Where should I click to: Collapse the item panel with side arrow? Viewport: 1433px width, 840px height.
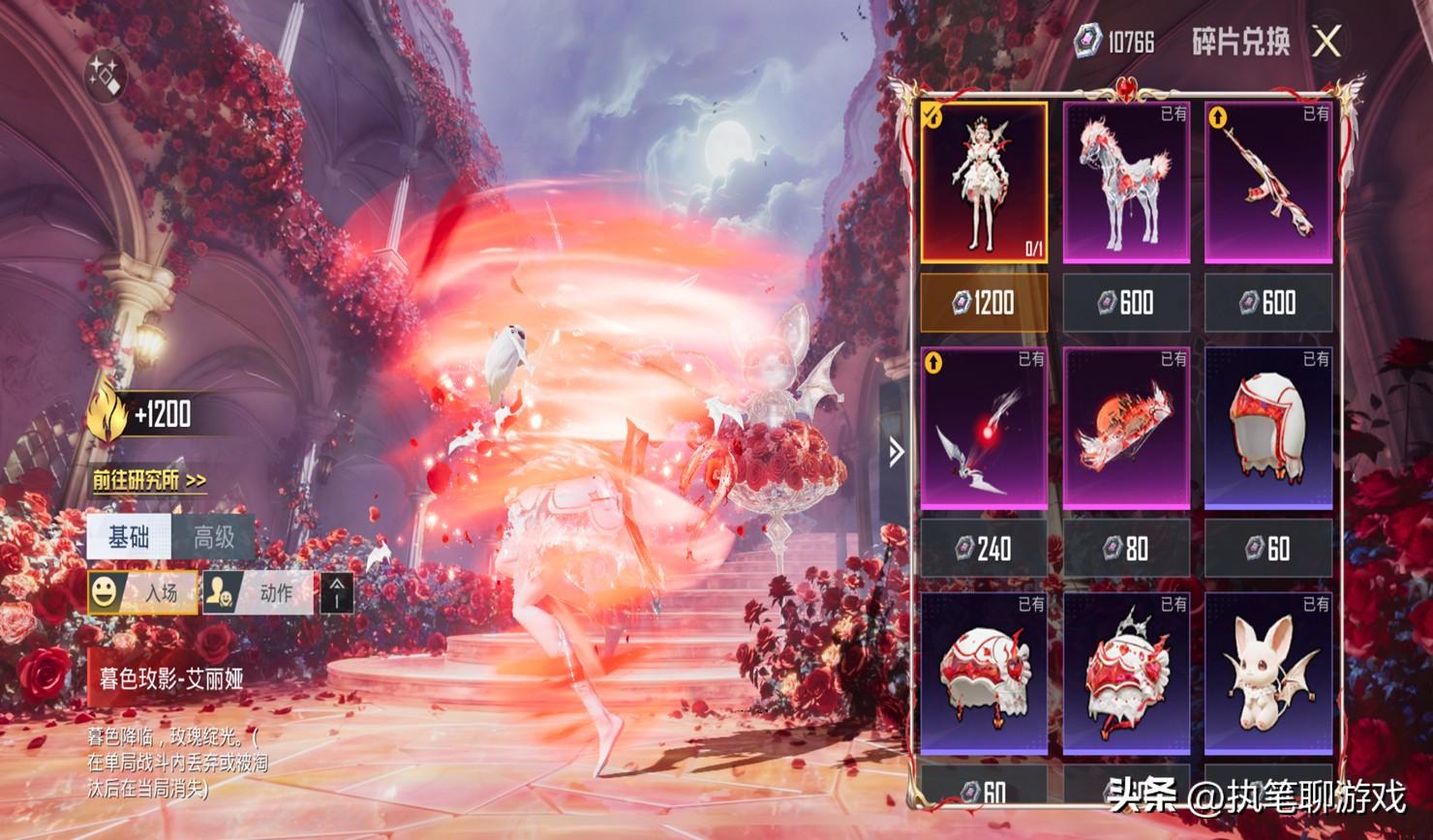(x=897, y=451)
